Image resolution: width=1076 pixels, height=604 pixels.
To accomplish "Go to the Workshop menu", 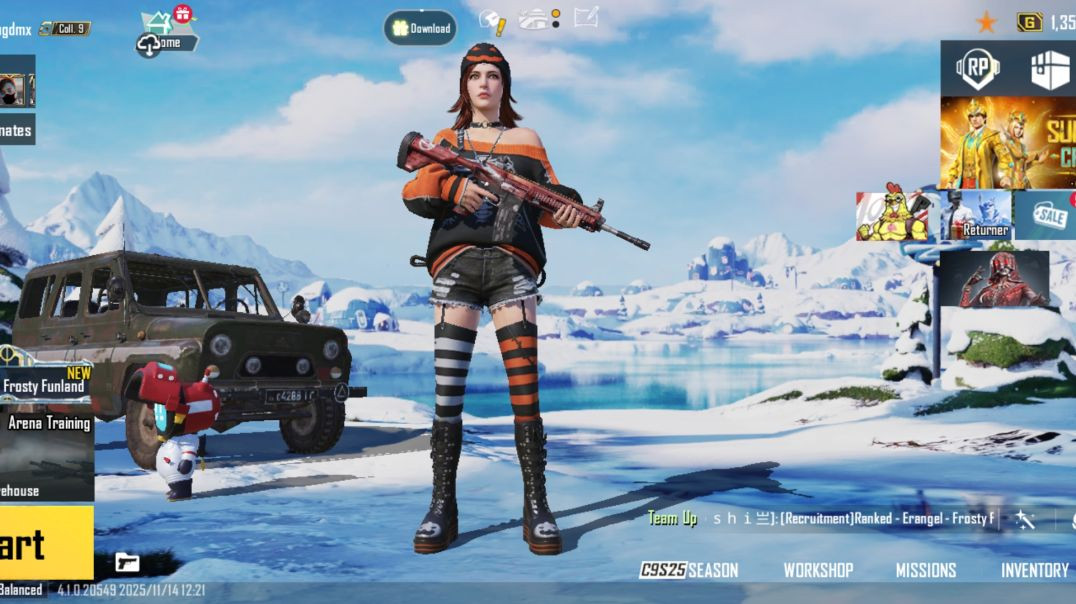I will [818, 570].
